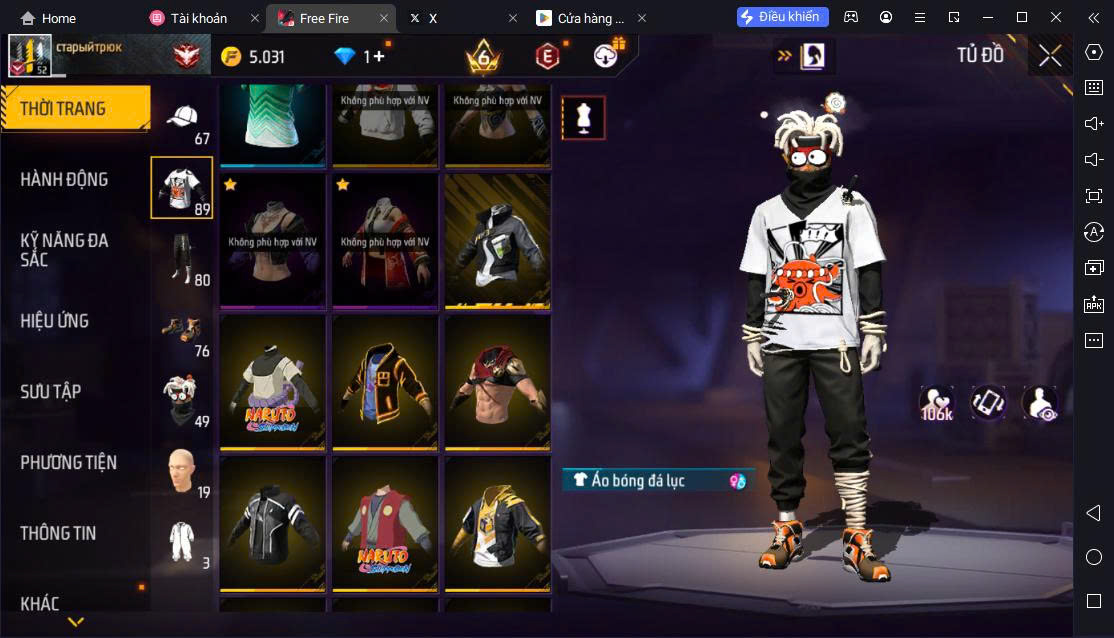Show the shoes subcategory

coord(181,329)
